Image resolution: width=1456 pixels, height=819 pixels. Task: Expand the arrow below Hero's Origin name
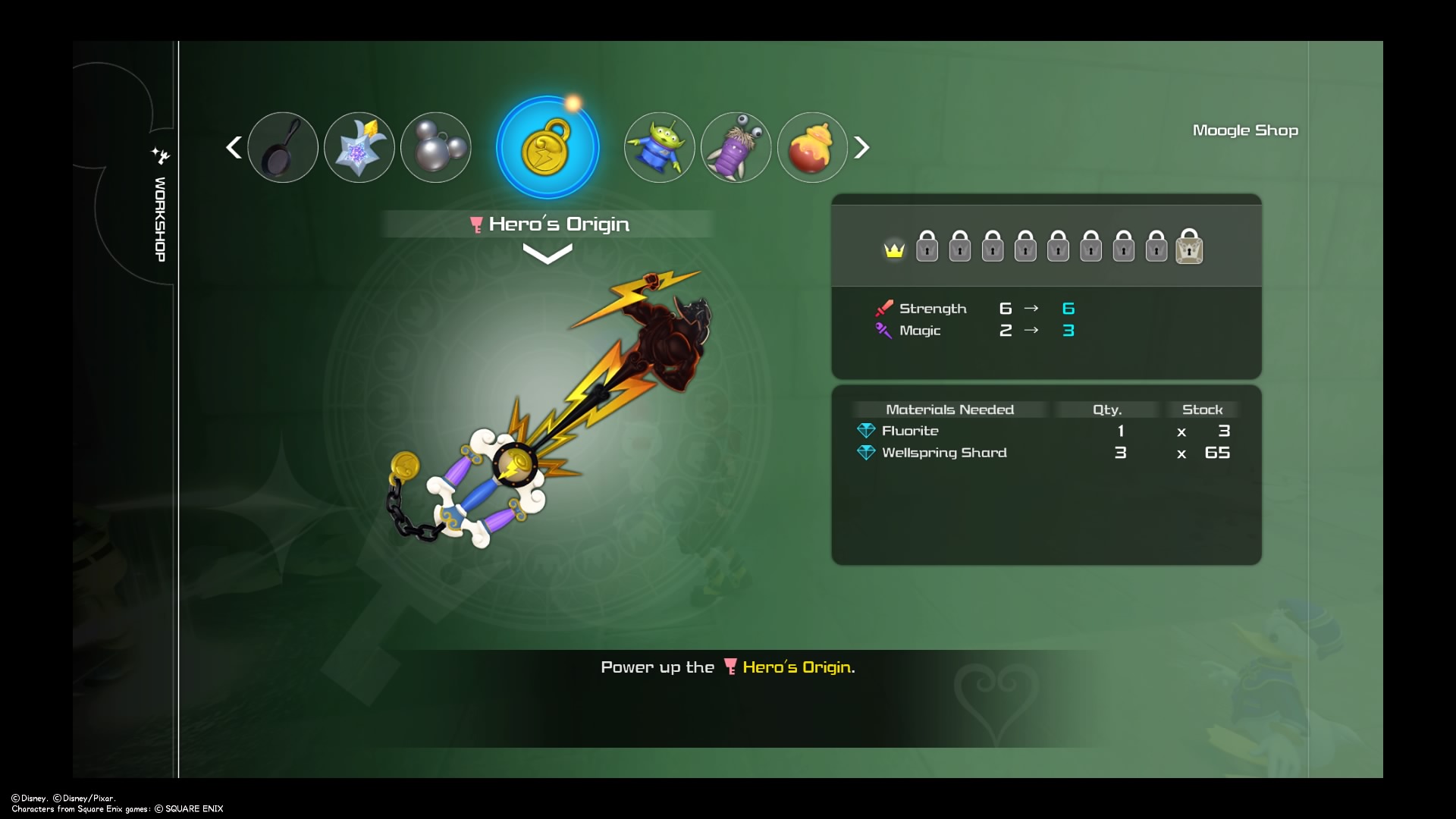(x=548, y=255)
